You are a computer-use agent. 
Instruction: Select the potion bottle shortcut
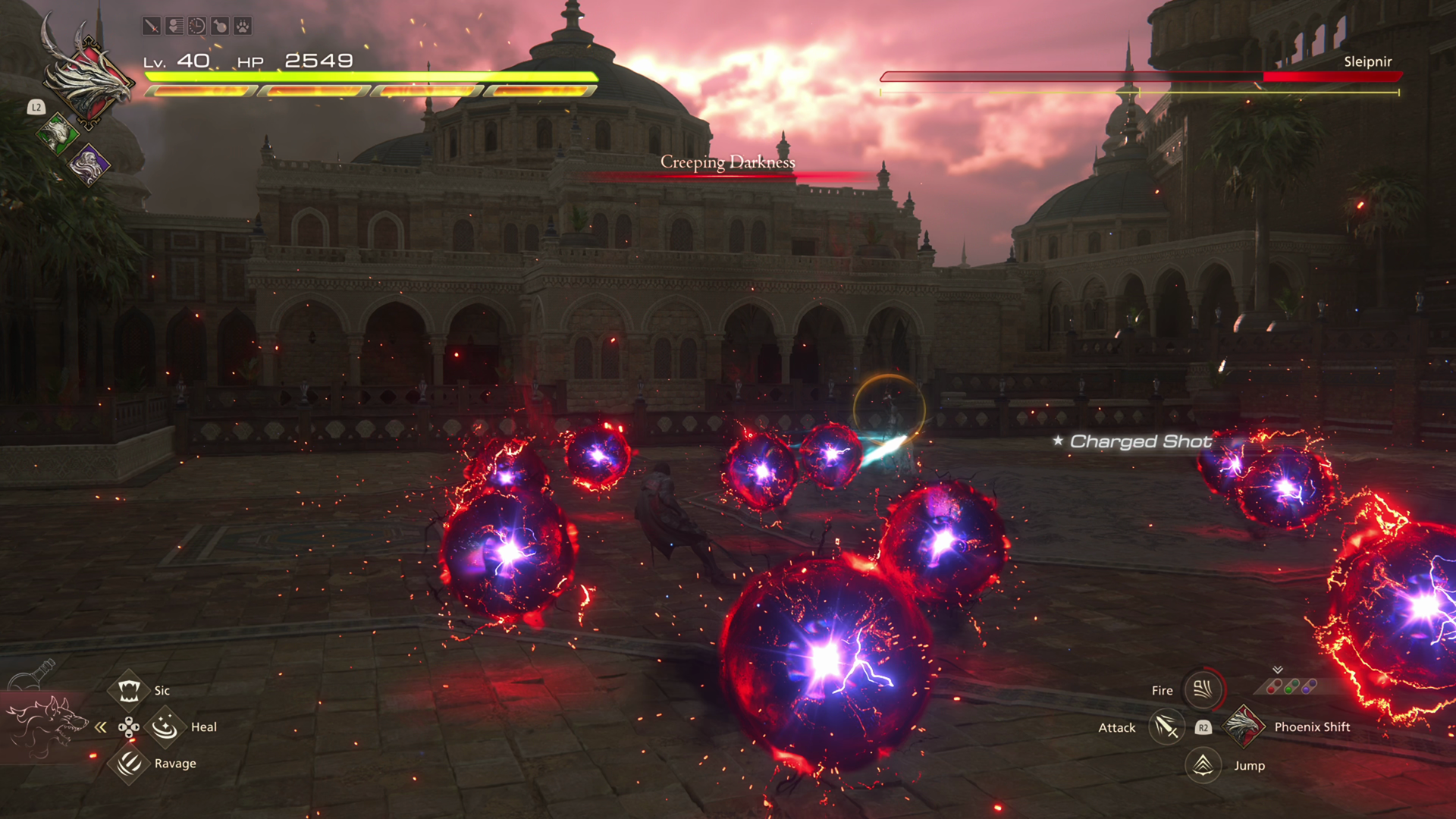[x=34, y=674]
